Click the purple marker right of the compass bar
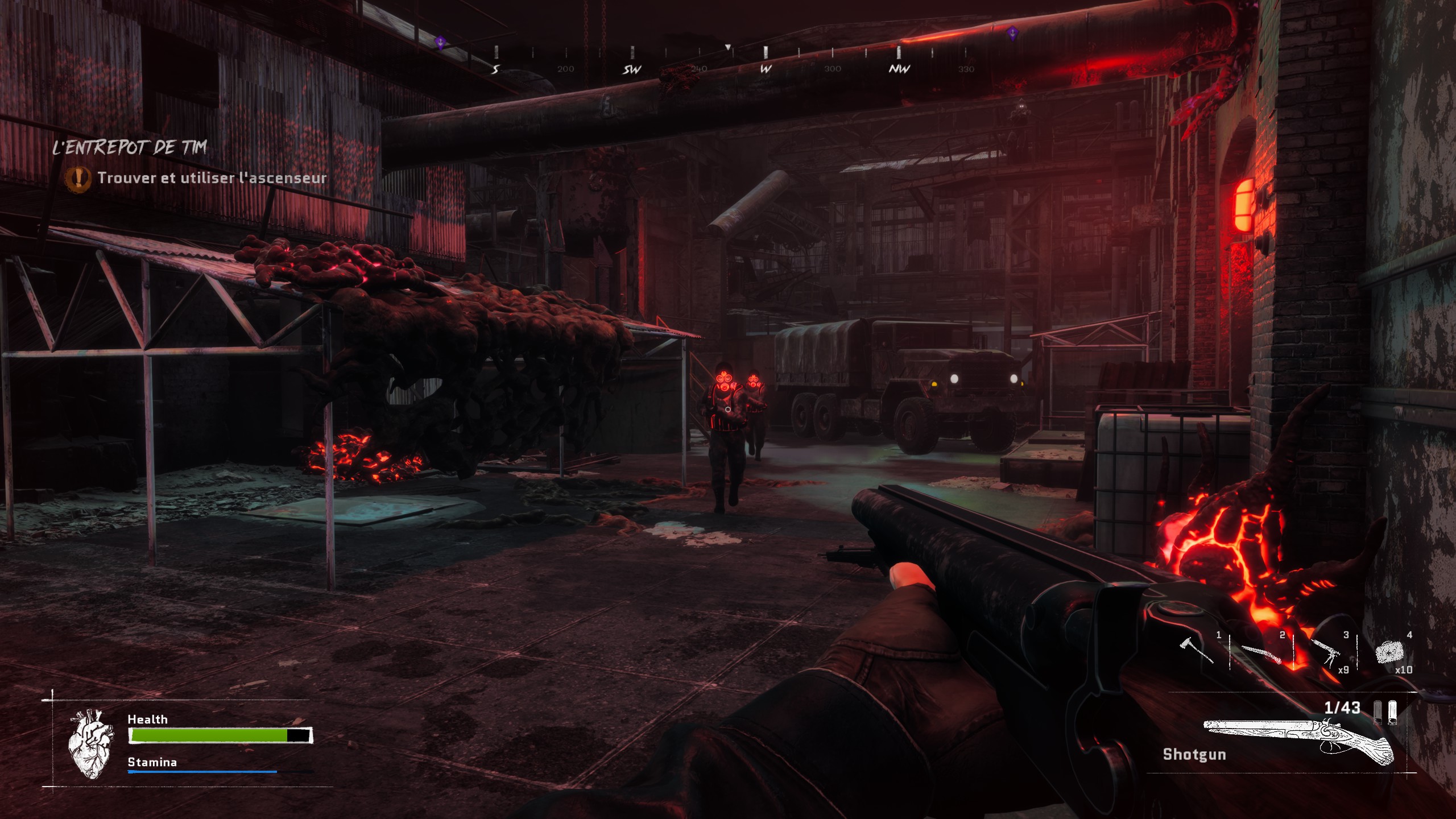This screenshot has width=1456, height=819. click(1012, 32)
